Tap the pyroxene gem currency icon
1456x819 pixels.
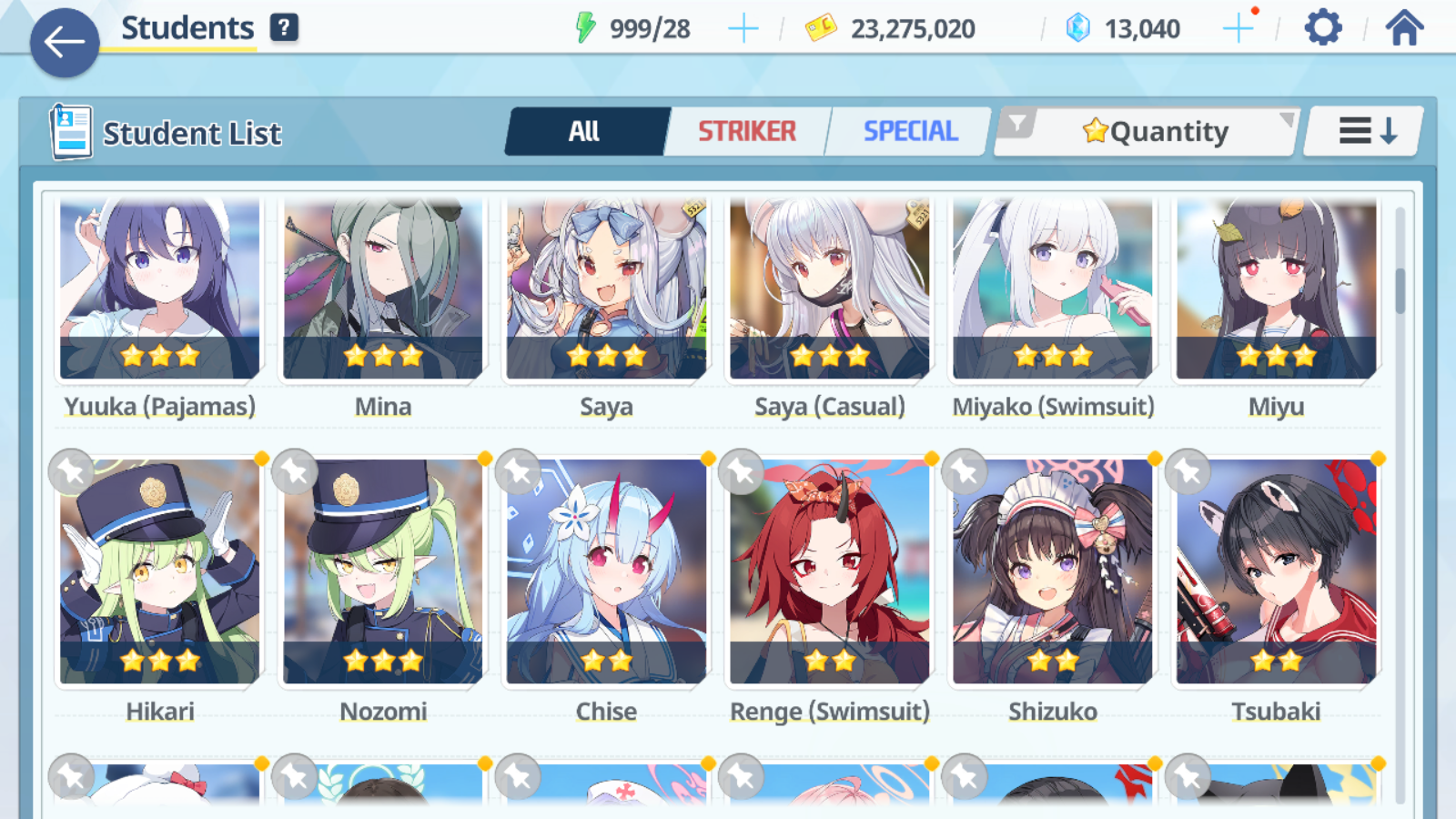click(x=1078, y=27)
